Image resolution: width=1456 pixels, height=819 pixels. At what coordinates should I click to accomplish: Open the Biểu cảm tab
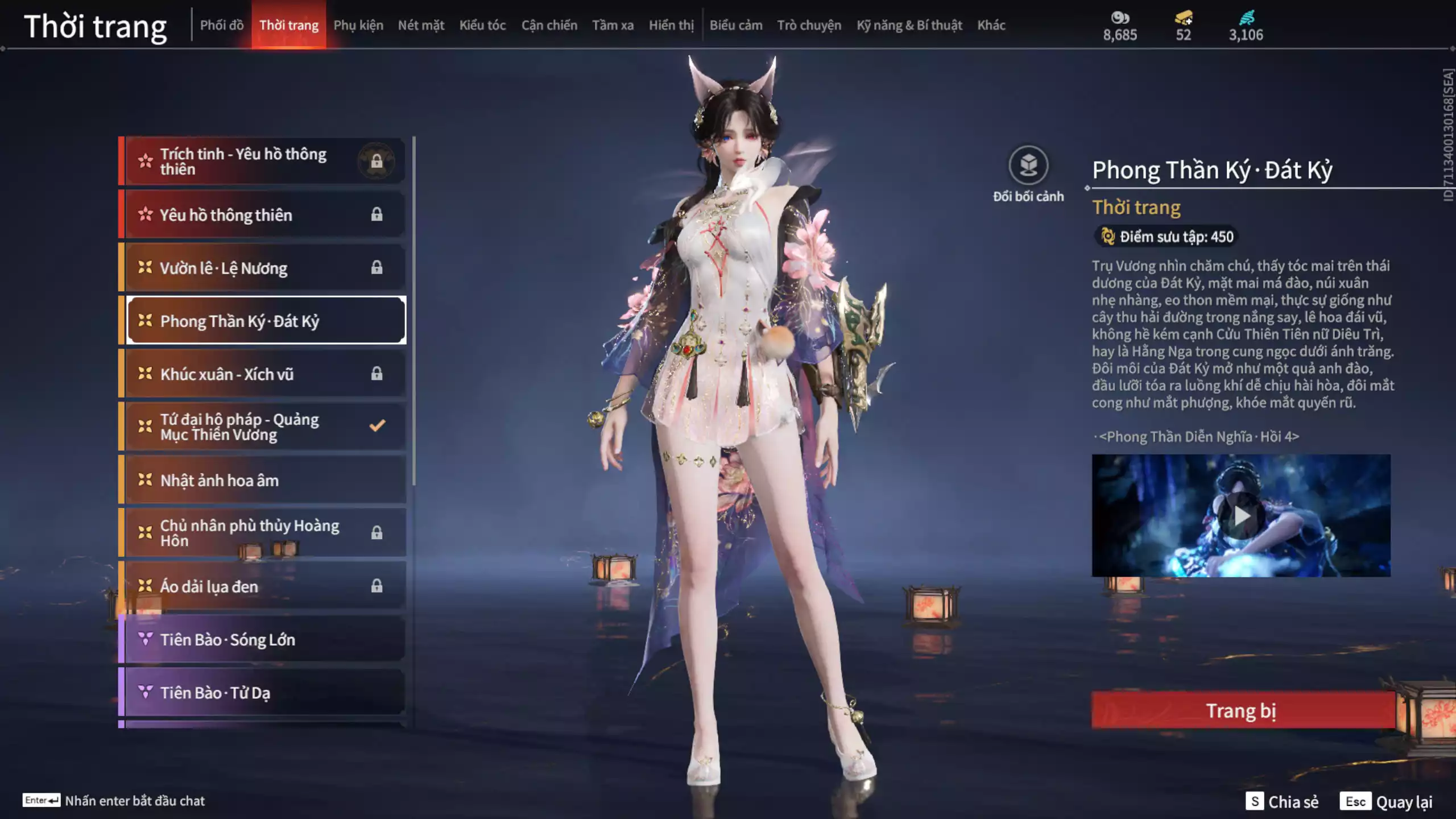point(735,25)
